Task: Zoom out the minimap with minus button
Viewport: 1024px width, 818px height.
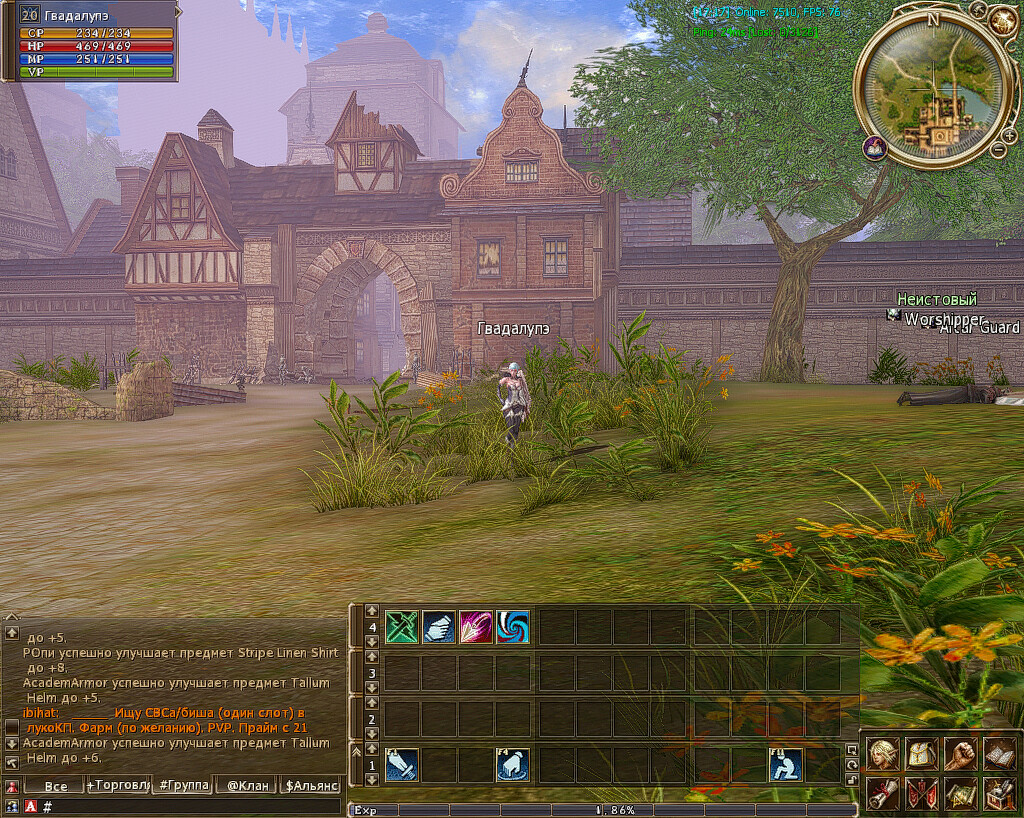Action: pyautogui.click(x=997, y=150)
